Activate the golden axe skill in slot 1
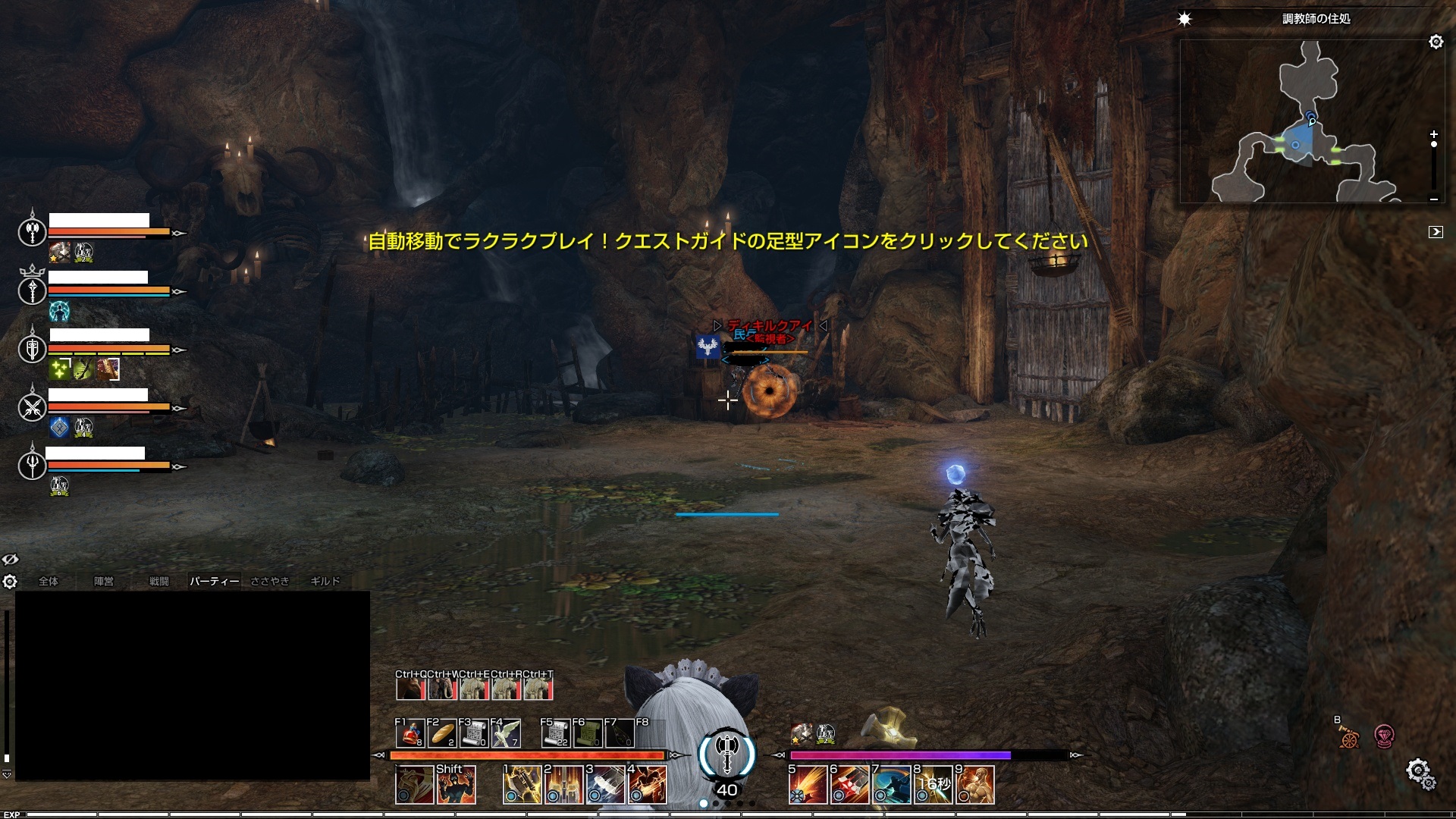Viewport: 1456px width, 819px height. (522, 784)
